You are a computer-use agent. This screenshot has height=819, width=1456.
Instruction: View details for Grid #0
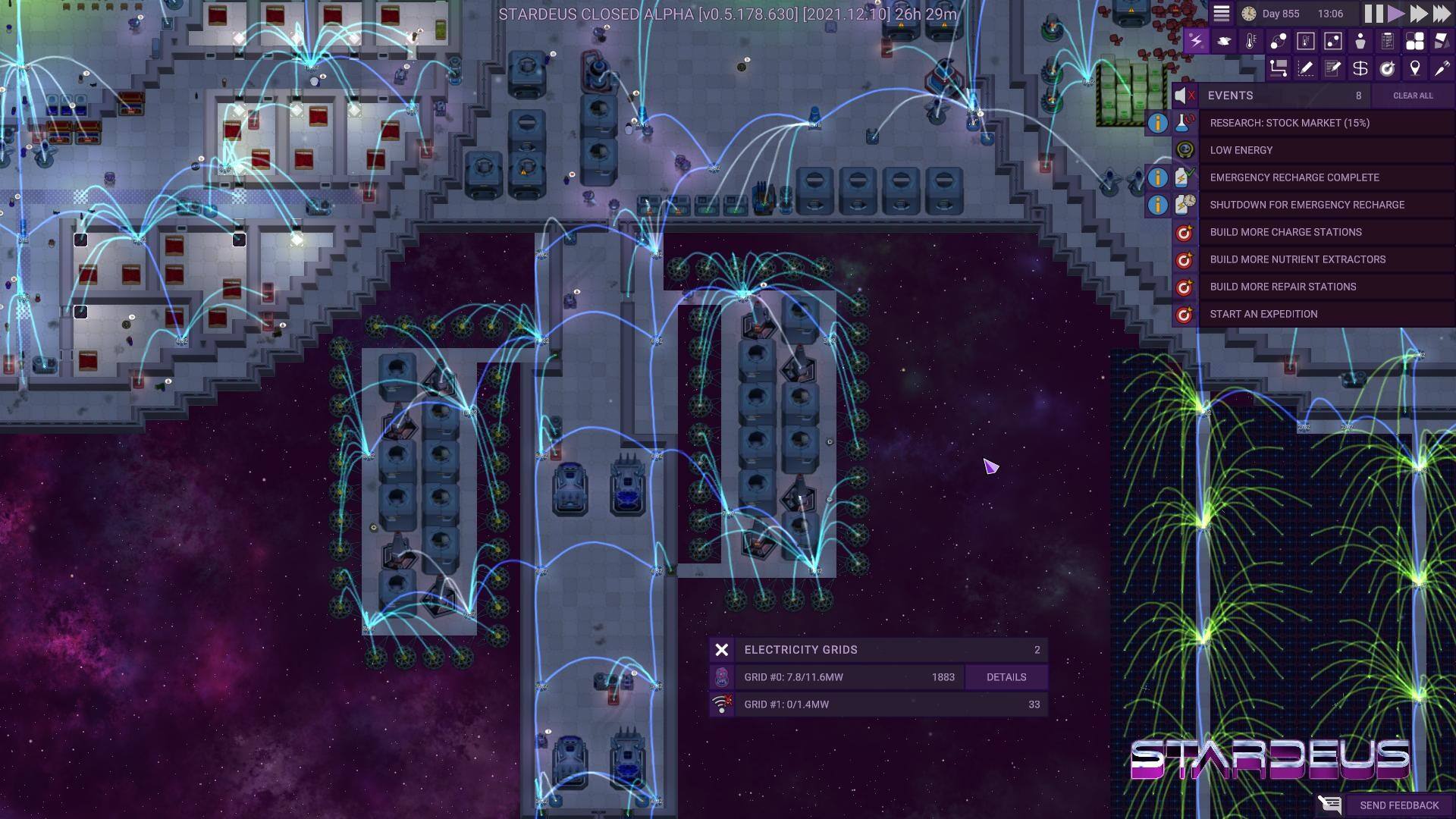1006,677
